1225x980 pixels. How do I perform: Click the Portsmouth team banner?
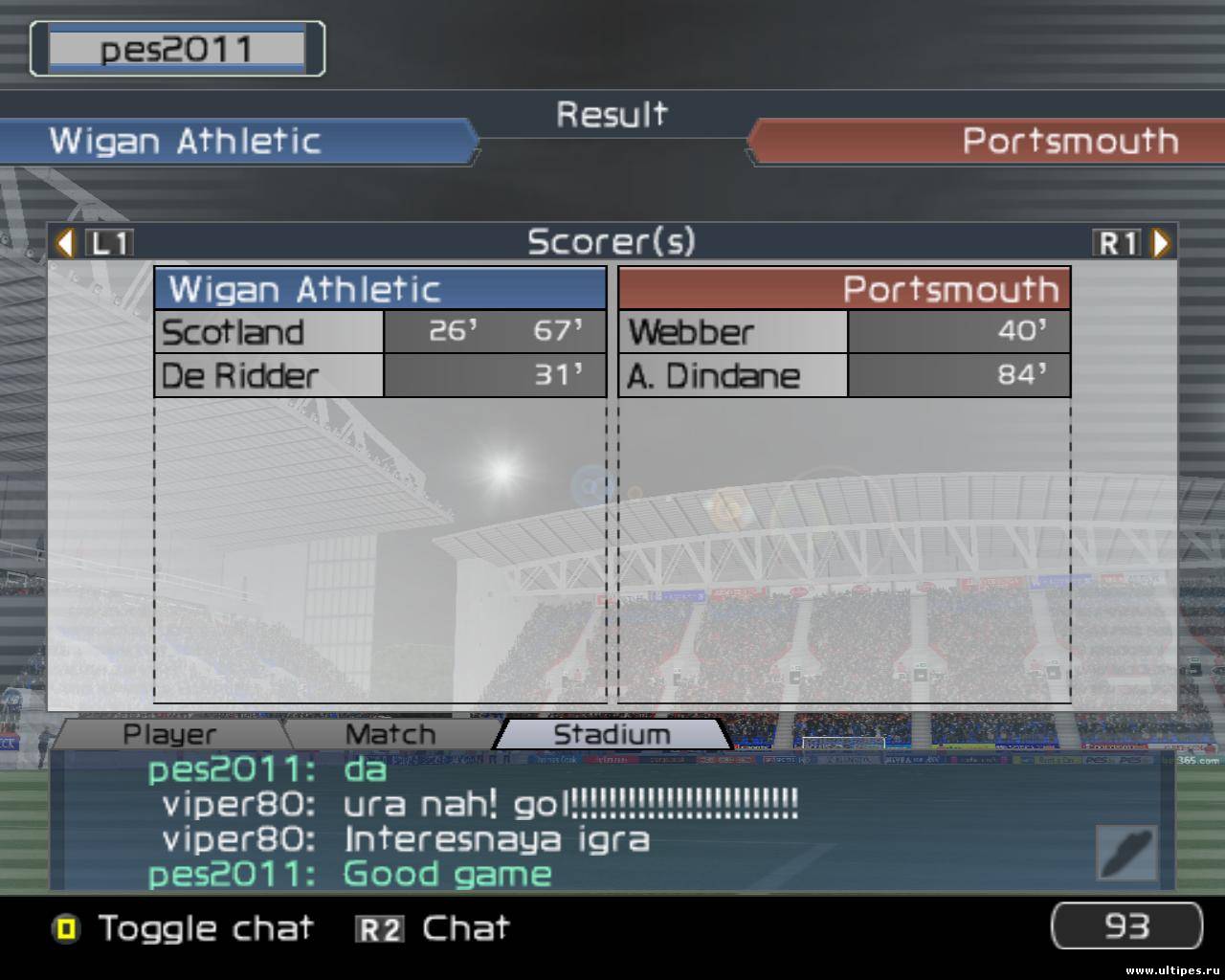[x=986, y=142]
